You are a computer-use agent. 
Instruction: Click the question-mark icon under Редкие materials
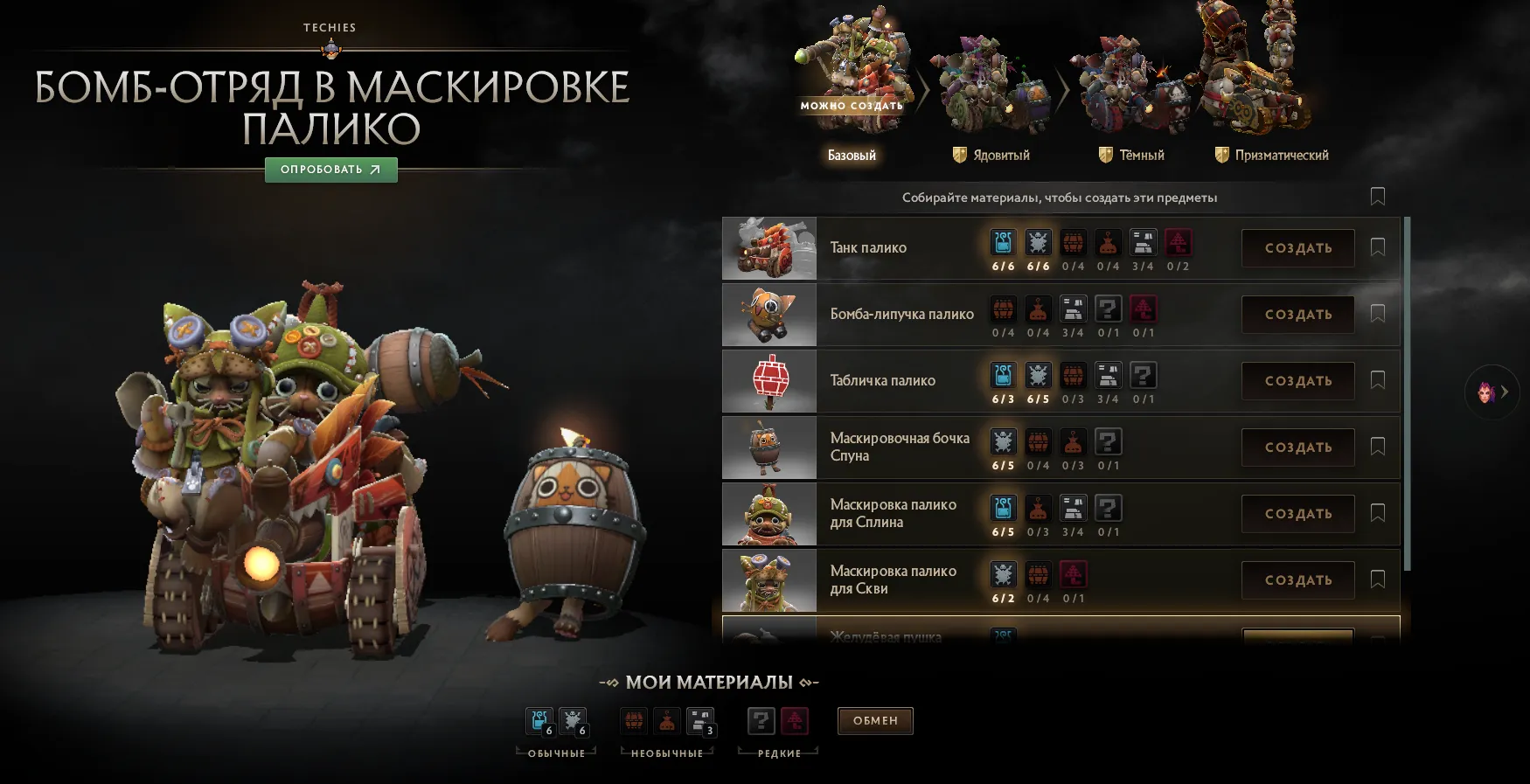[x=761, y=720]
